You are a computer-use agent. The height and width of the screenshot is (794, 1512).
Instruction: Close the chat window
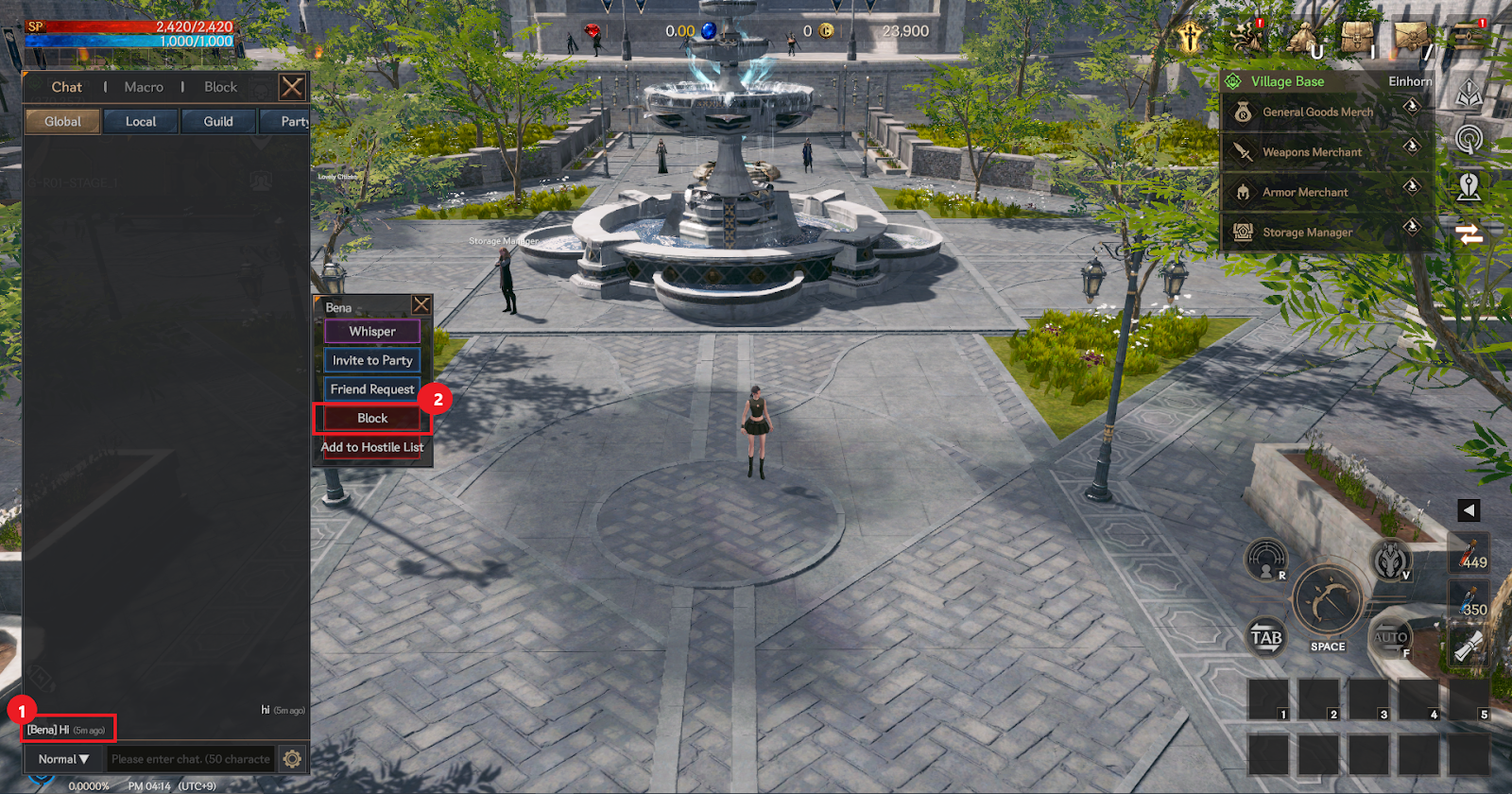[292, 88]
